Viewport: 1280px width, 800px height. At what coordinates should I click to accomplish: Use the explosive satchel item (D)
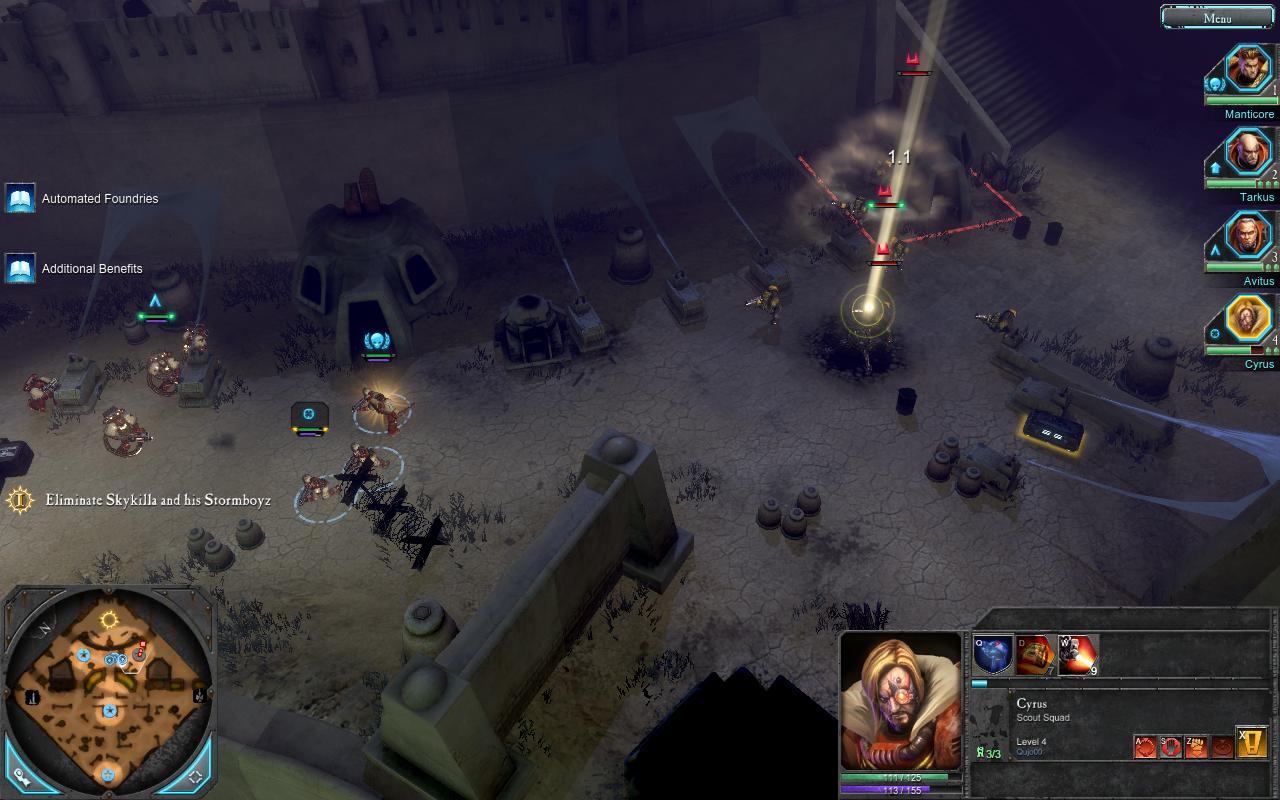tap(1035, 655)
